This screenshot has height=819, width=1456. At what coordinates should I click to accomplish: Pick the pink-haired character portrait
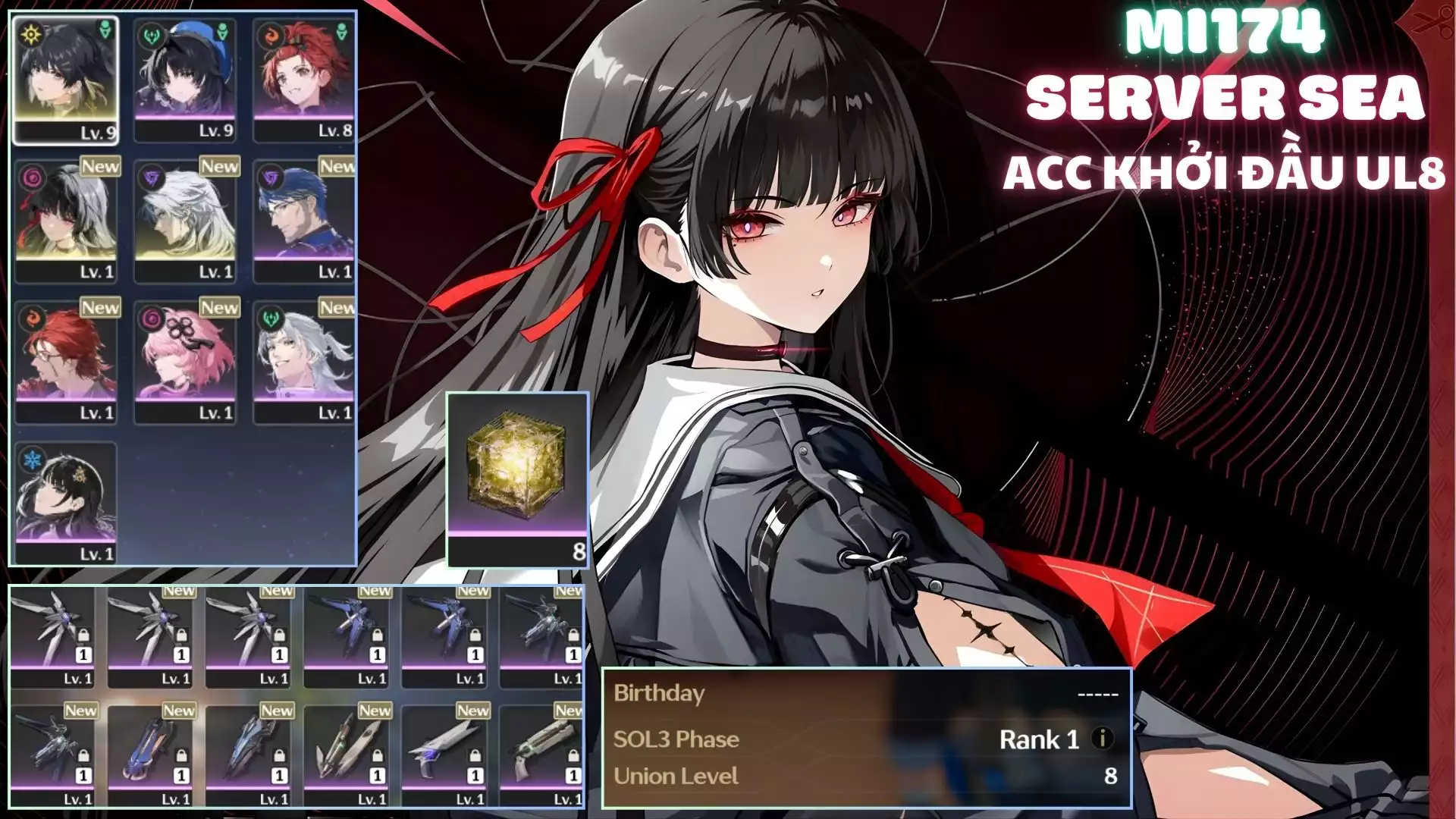[x=184, y=361]
